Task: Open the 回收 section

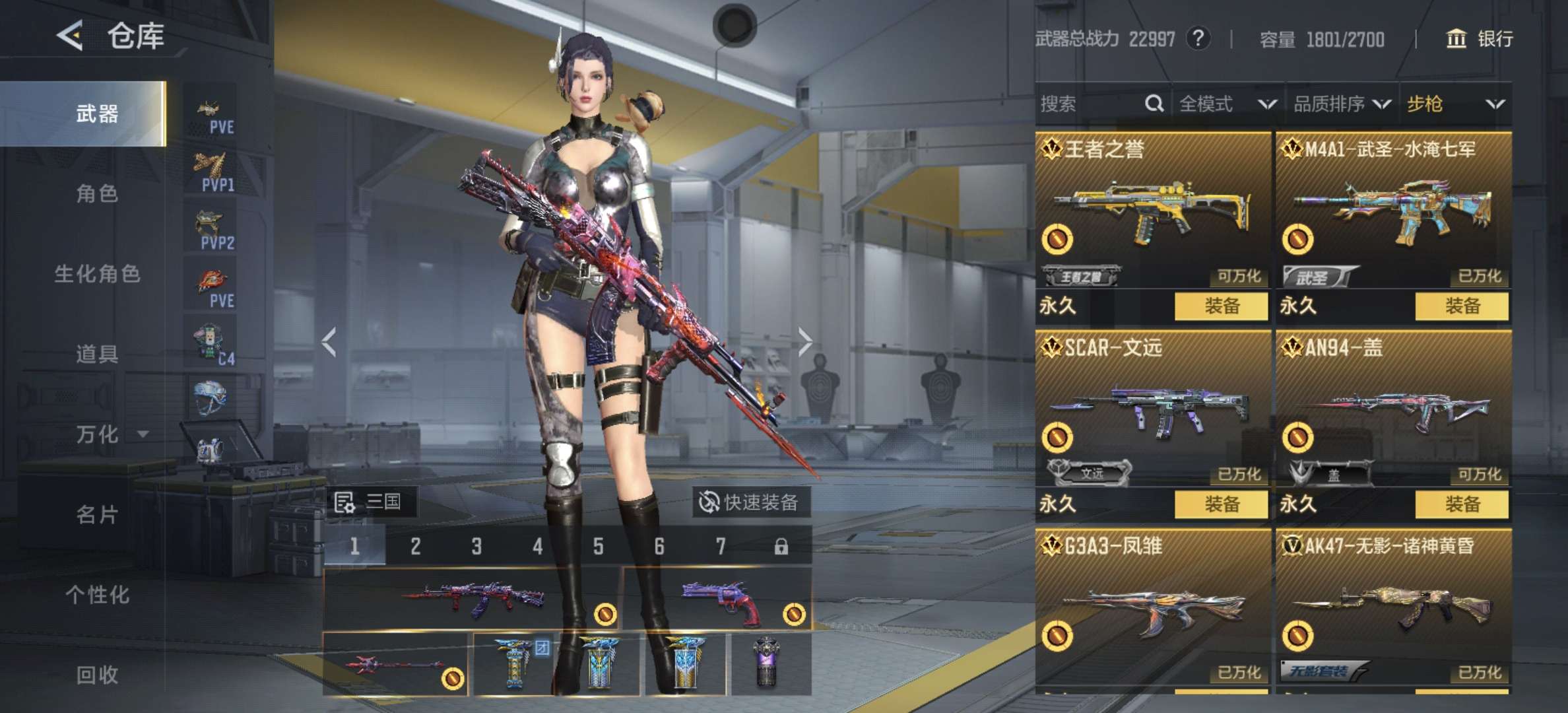Action: point(97,675)
